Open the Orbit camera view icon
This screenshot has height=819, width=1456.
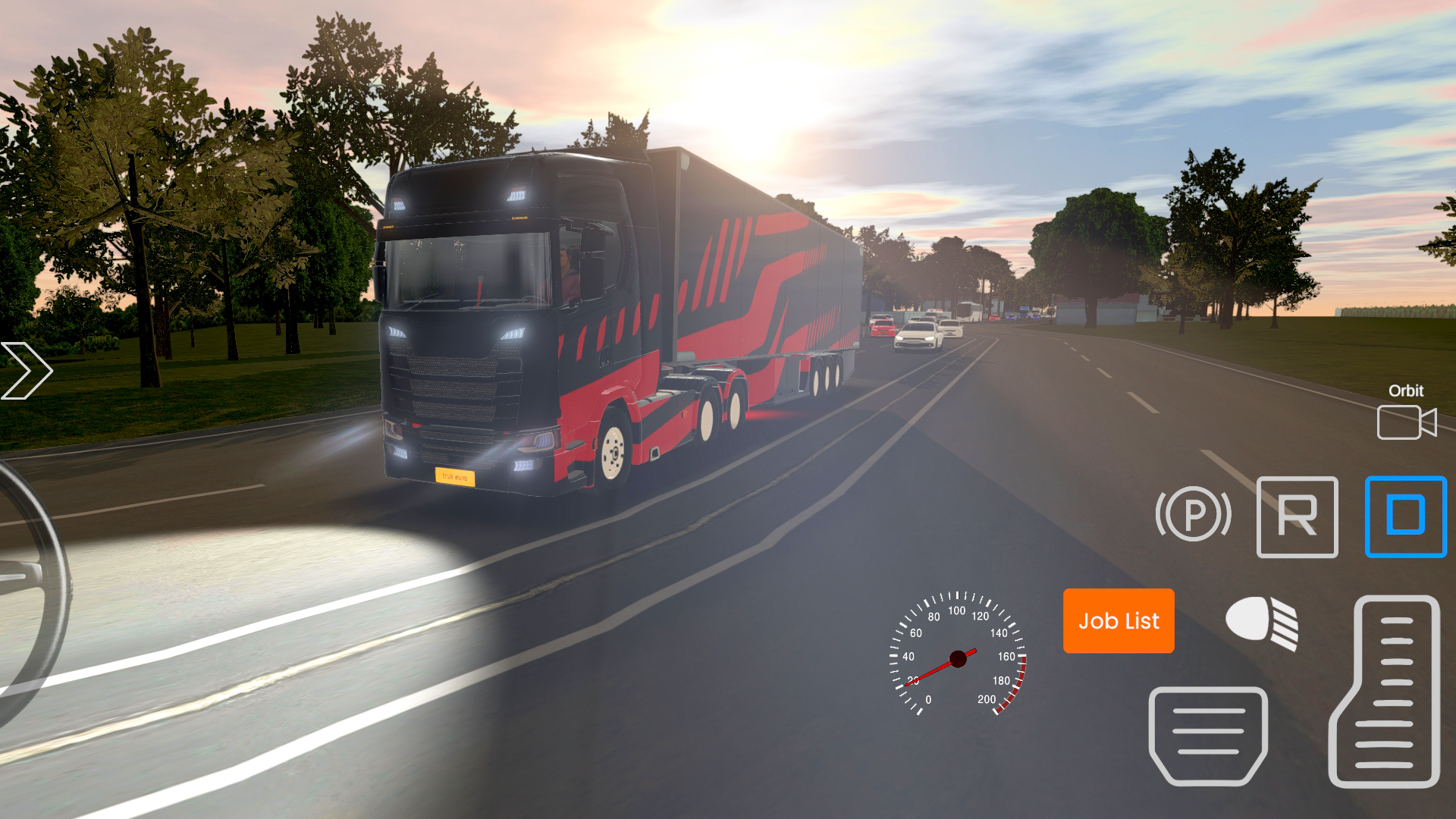pos(1407,422)
